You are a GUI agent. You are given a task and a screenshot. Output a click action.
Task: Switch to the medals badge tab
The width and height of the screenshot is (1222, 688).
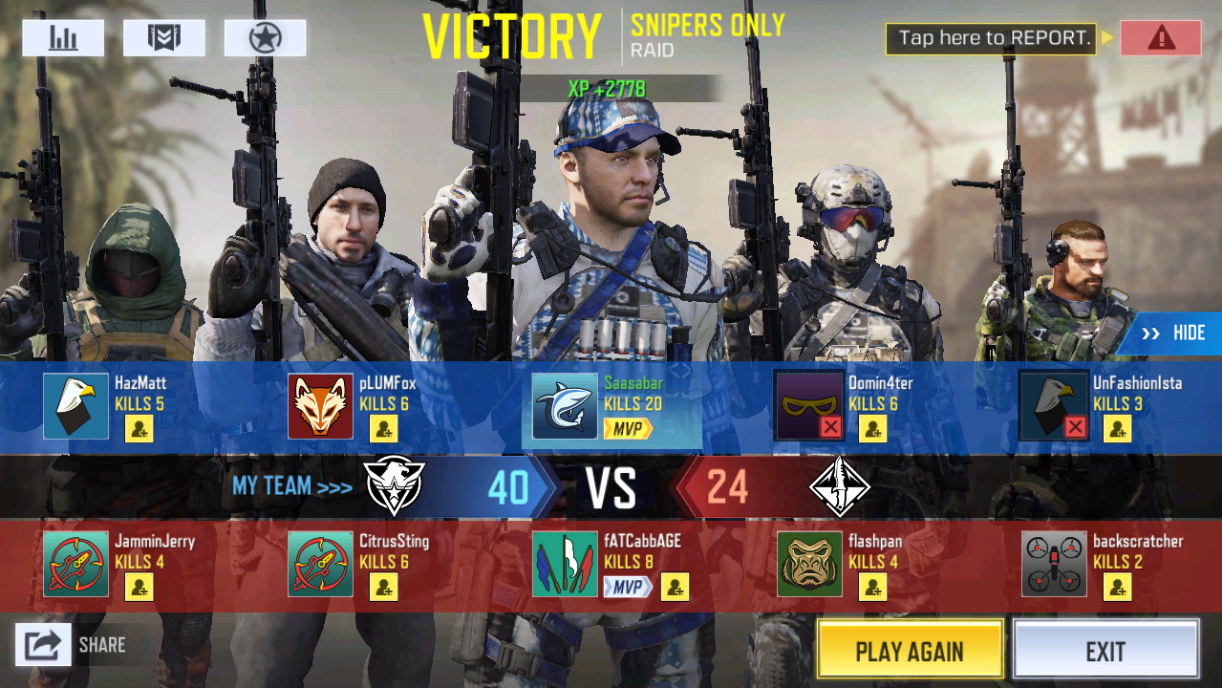[x=164, y=38]
